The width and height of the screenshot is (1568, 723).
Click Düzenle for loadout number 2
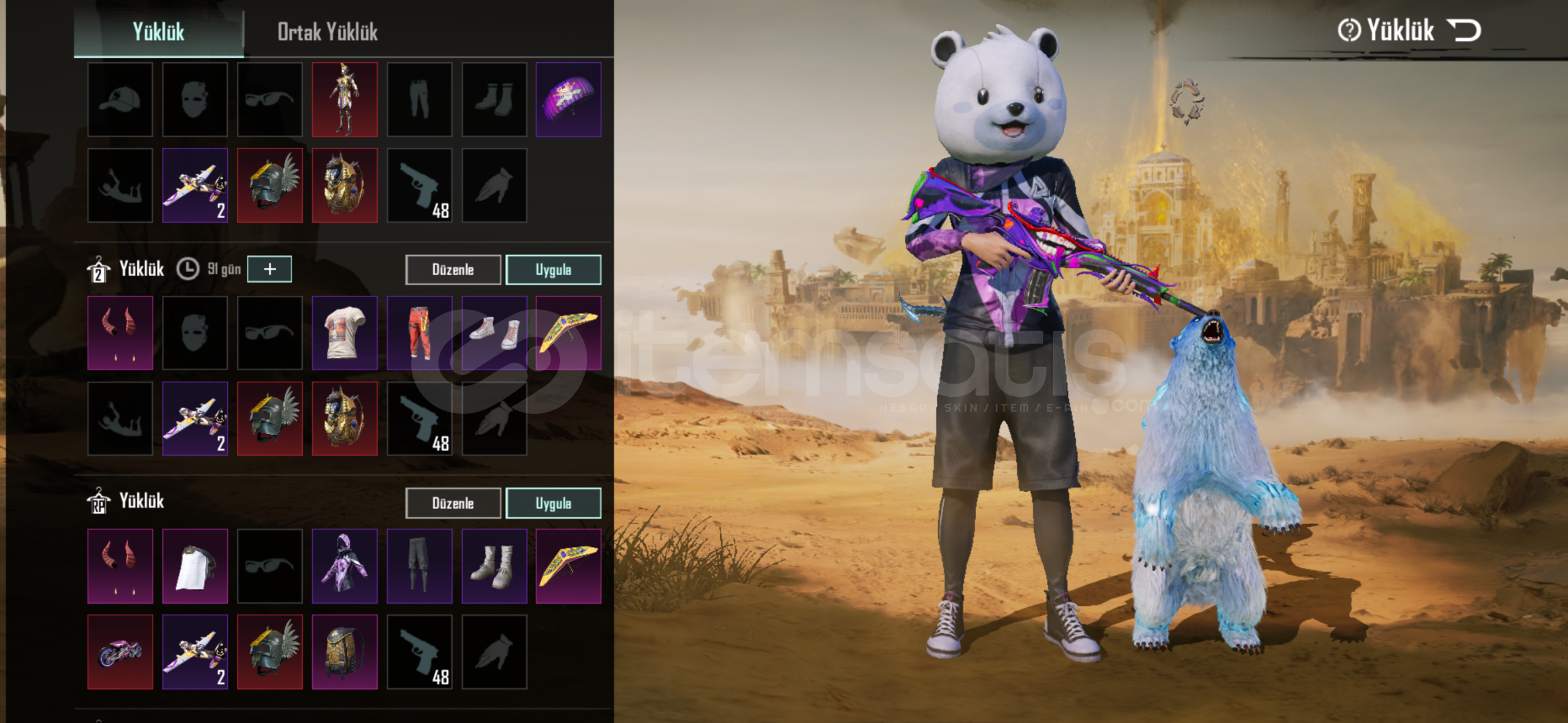click(x=453, y=270)
